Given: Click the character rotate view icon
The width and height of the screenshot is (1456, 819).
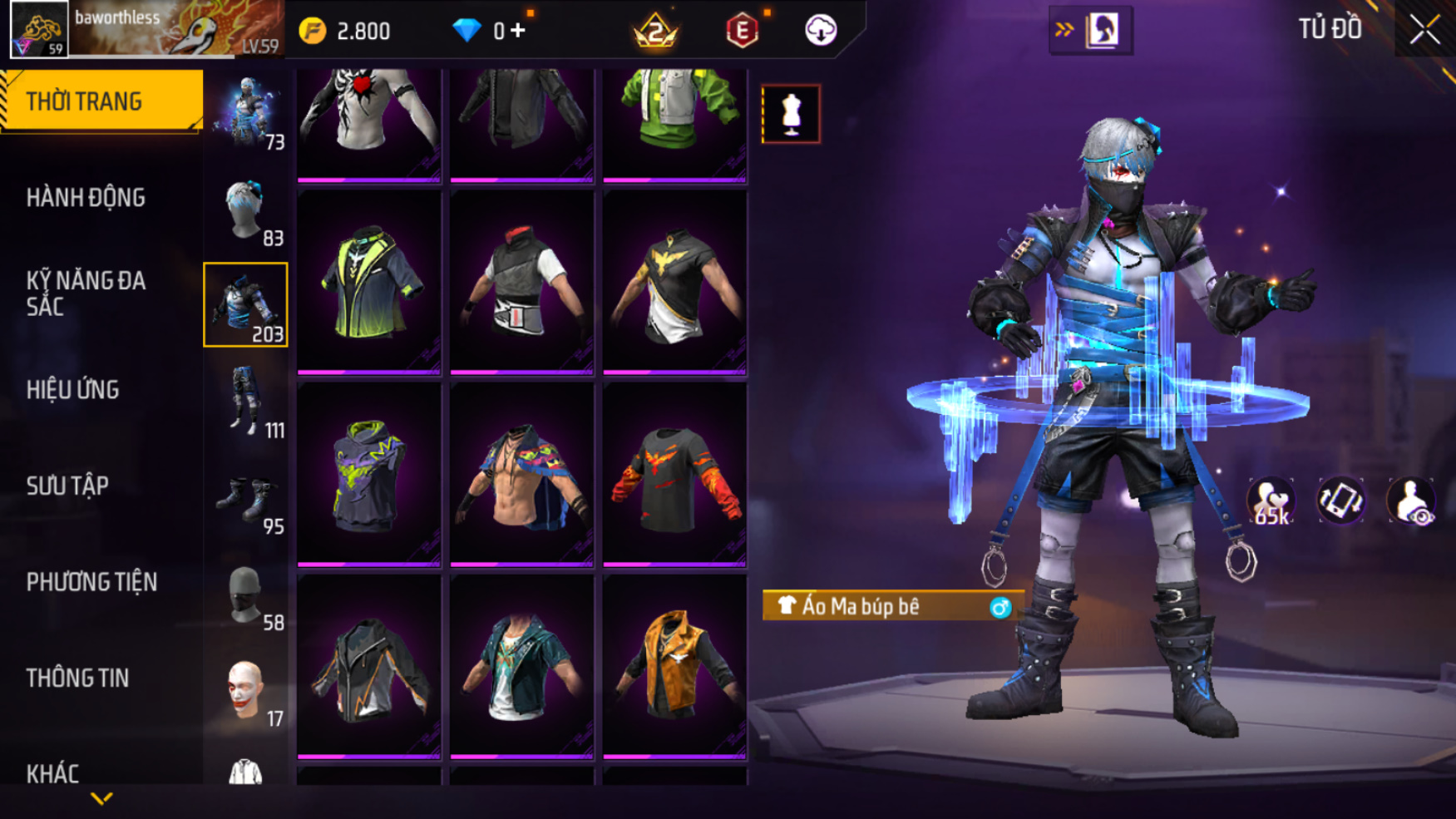Looking at the screenshot, I should click(1340, 501).
